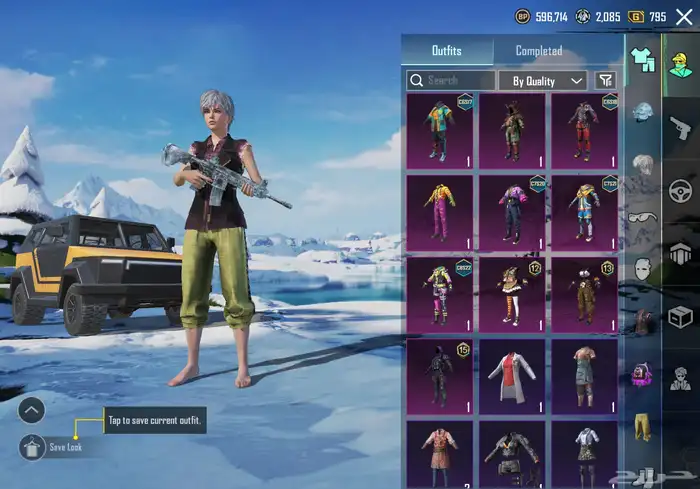This screenshot has height=489, width=700.
Task: Open the helmet category
Action: point(642,111)
